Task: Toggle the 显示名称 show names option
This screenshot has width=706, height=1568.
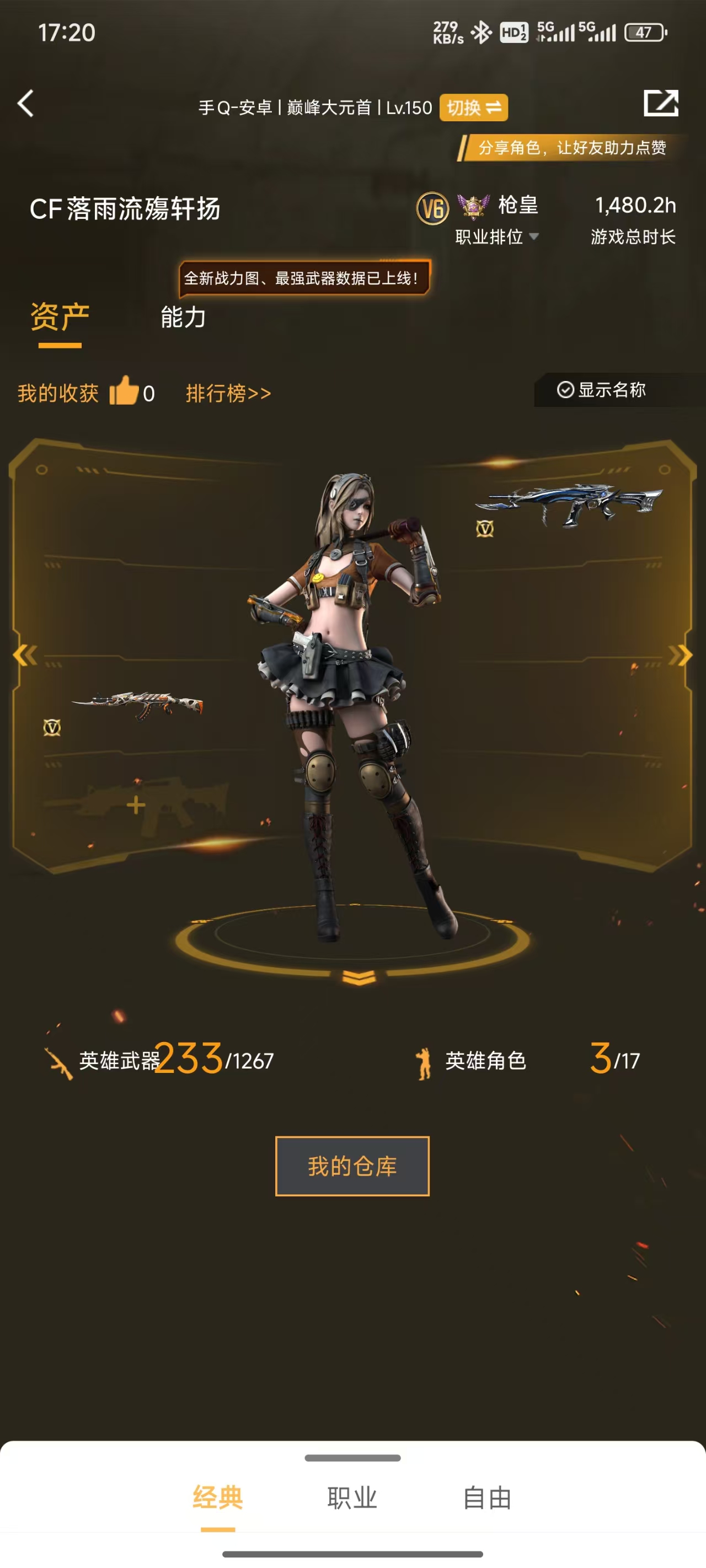Action: 601,390
